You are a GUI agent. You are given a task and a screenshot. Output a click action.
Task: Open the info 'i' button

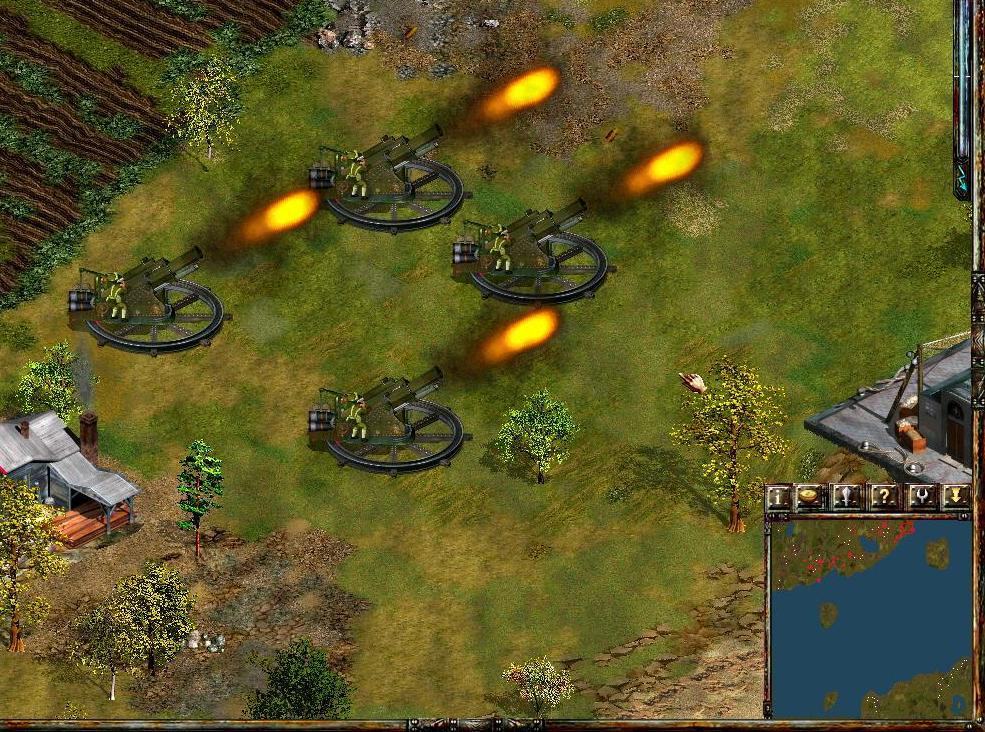(778, 497)
